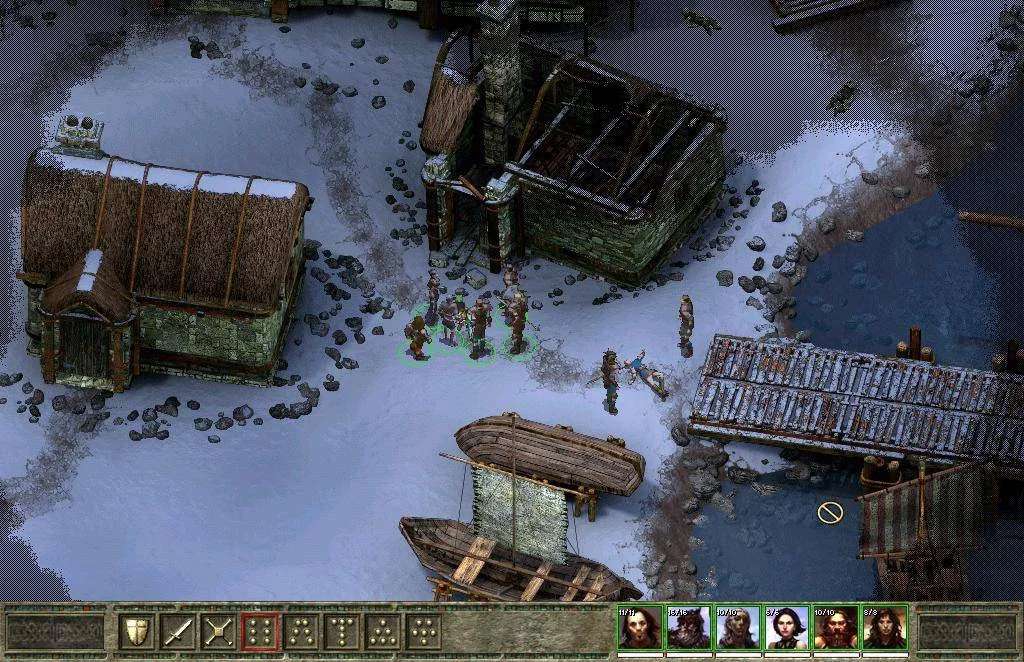Choose the dark shaggy-haired second party portrait
Screen dimensions: 1024x662
688,629
